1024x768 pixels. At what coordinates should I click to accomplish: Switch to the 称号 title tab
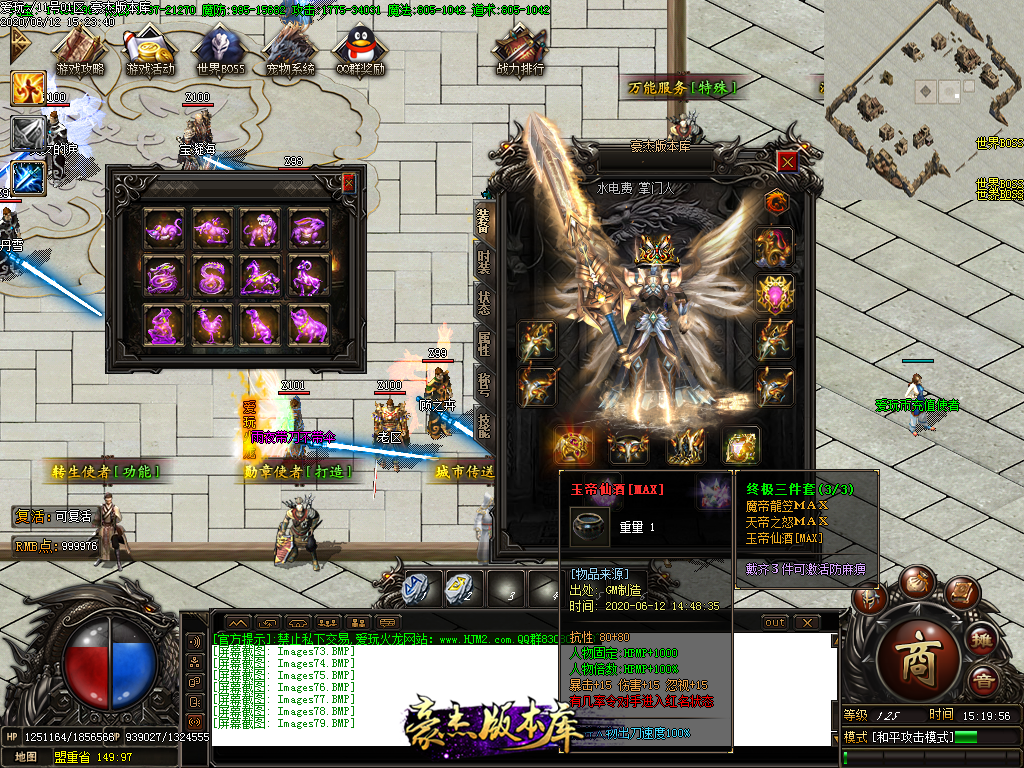(x=484, y=386)
